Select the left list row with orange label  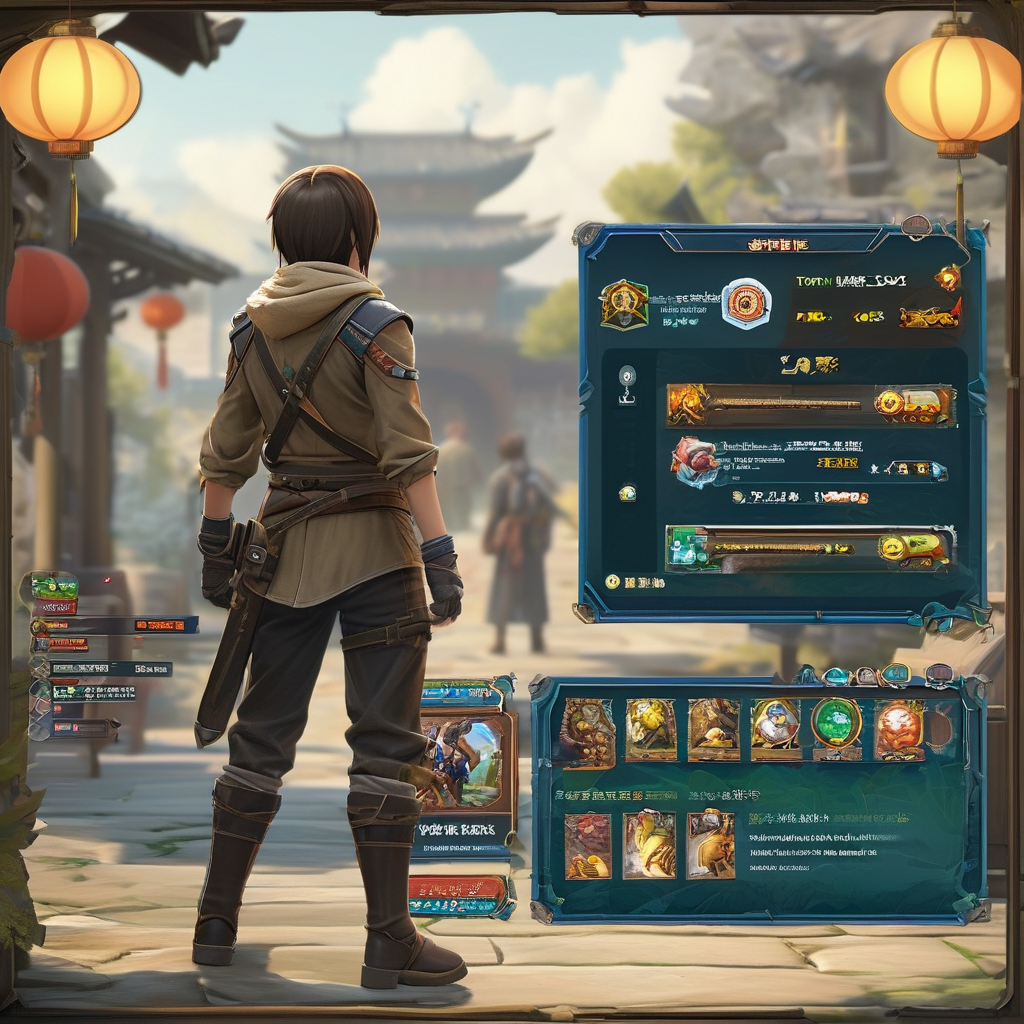(x=114, y=626)
